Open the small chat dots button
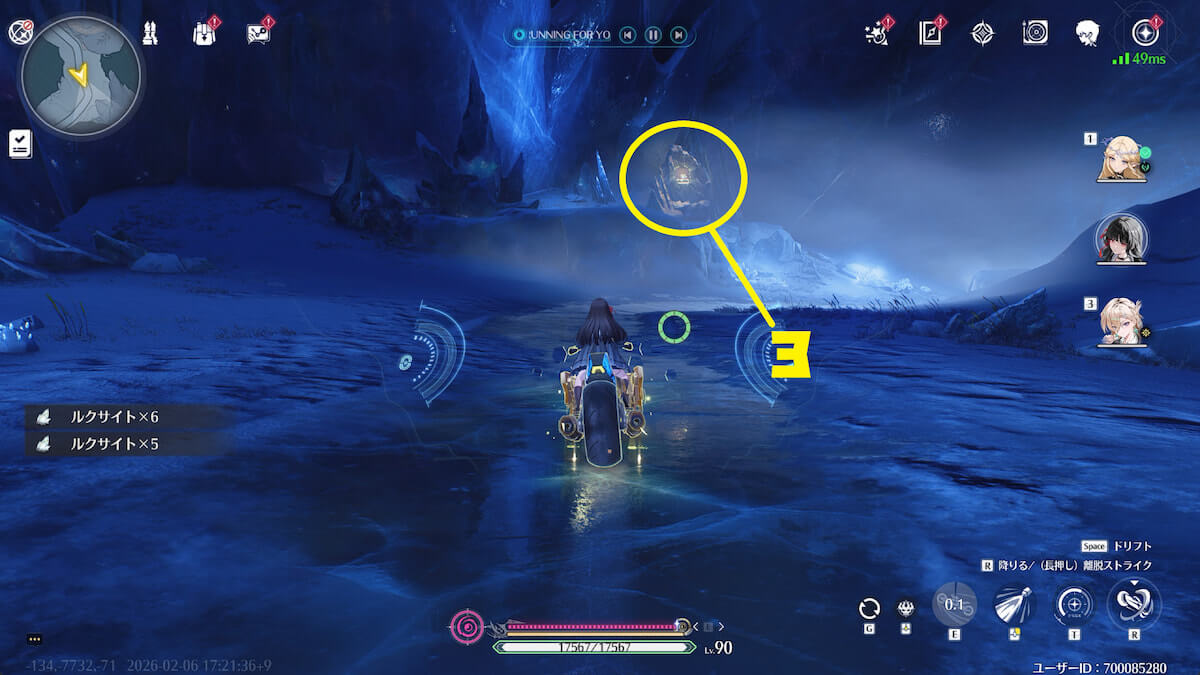The height and width of the screenshot is (675, 1200). [x=34, y=639]
